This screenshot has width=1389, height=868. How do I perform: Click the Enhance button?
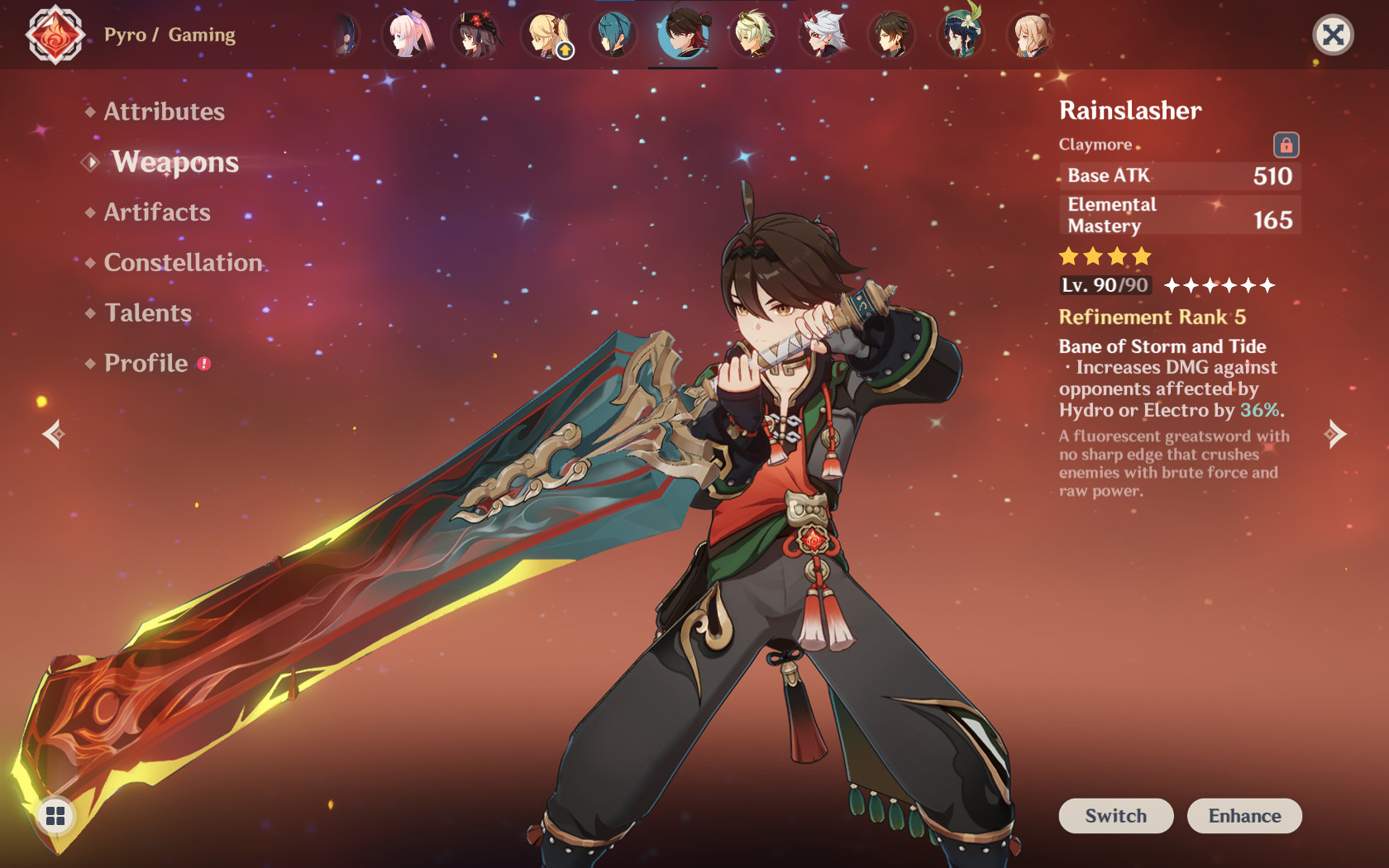tap(1244, 816)
